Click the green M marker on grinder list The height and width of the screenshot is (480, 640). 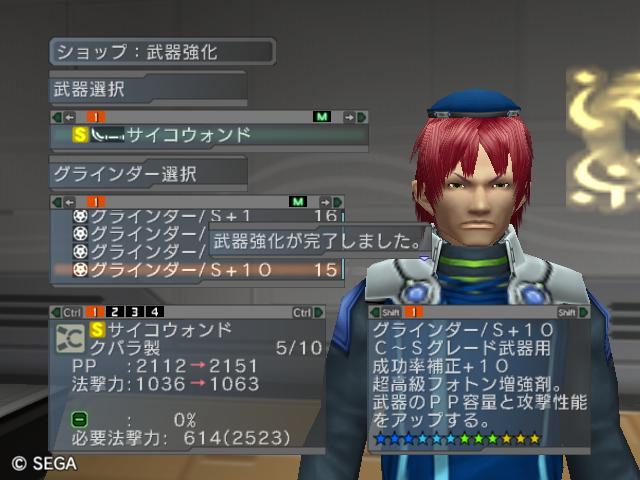pyautogui.click(x=297, y=202)
